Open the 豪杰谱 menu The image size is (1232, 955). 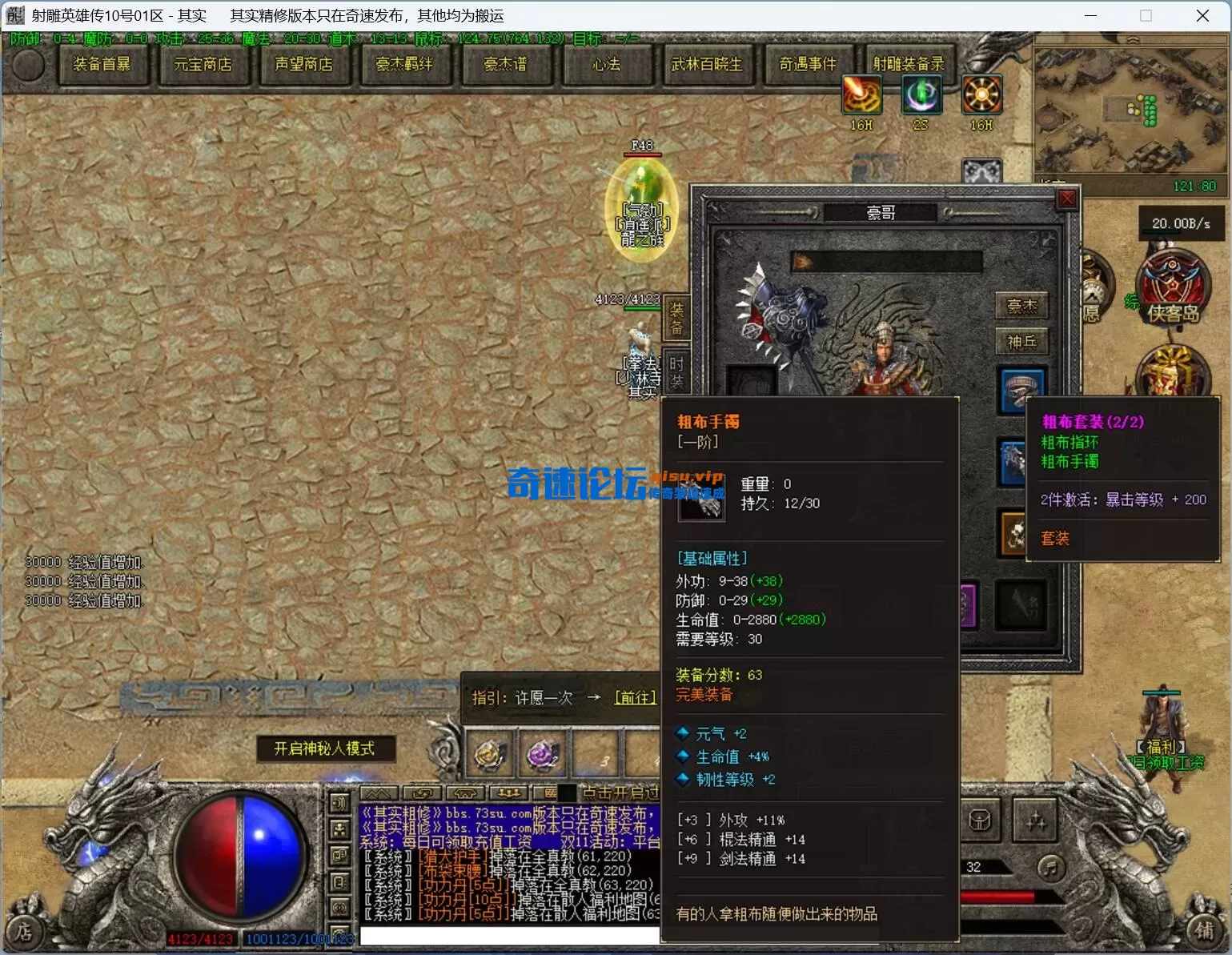pyautogui.click(x=505, y=65)
